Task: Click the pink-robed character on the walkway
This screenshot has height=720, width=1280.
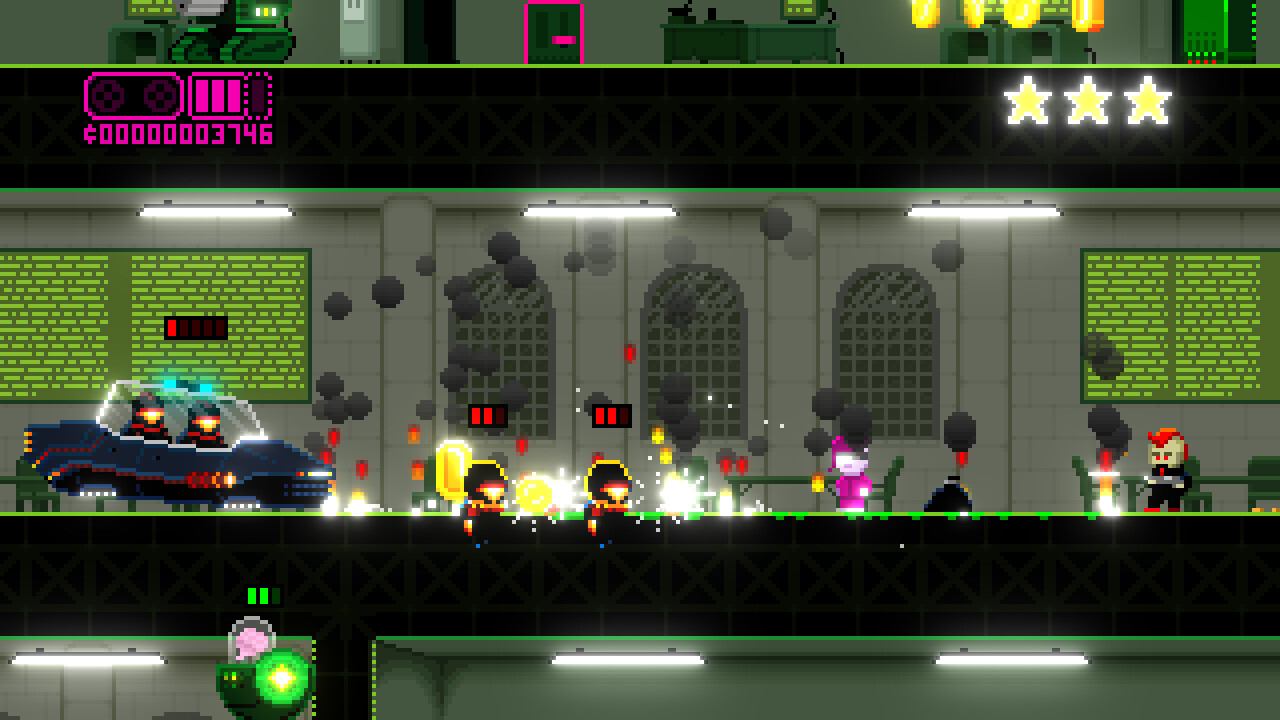Action: coord(852,475)
